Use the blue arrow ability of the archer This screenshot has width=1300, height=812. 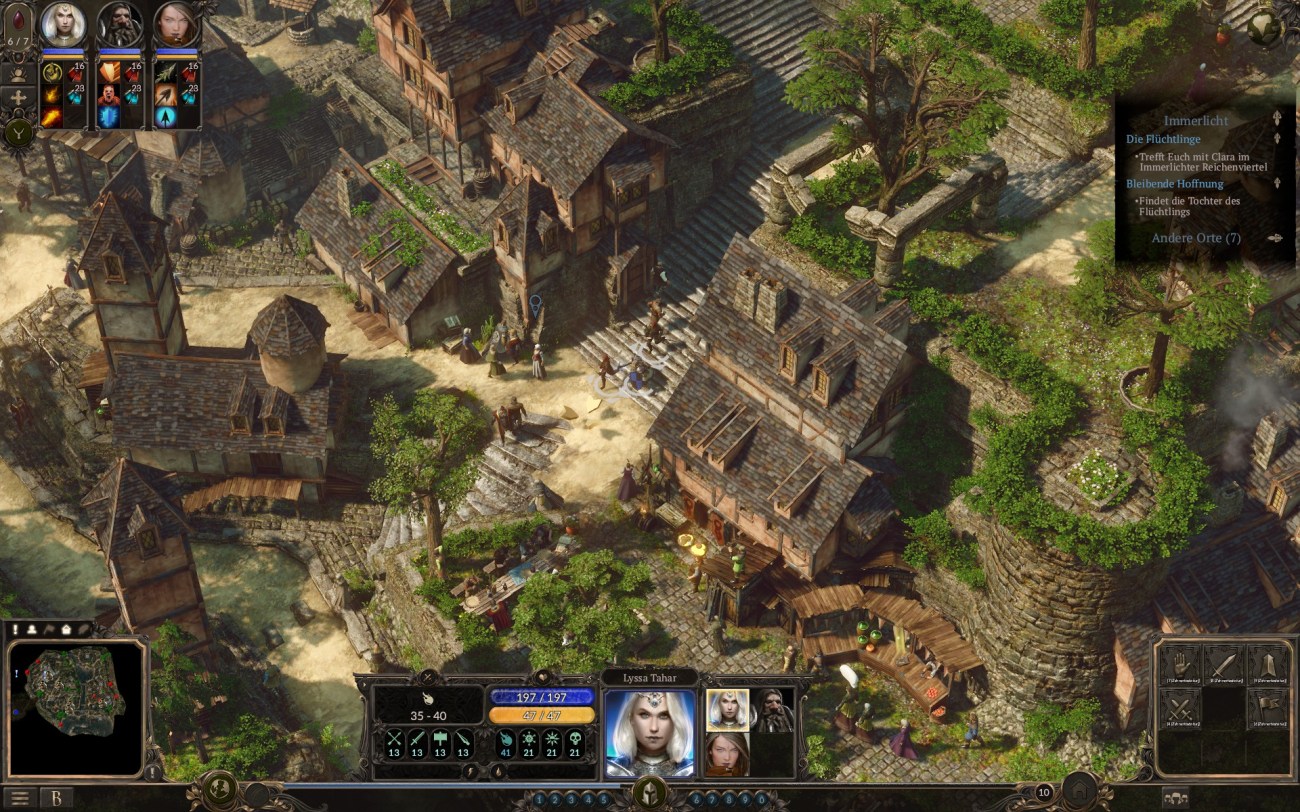click(164, 116)
